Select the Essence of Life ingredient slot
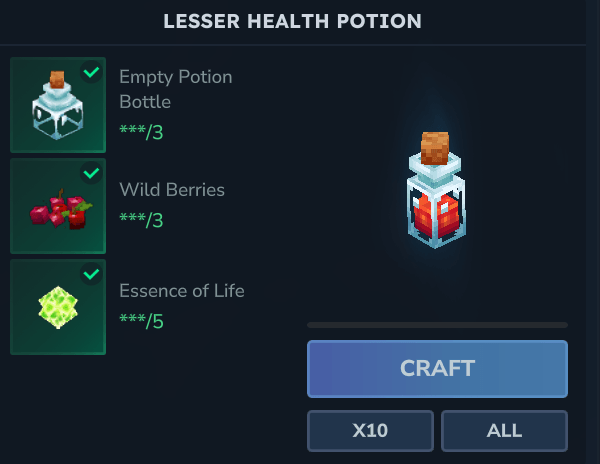The height and width of the screenshot is (464, 600). (x=58, y=307)
